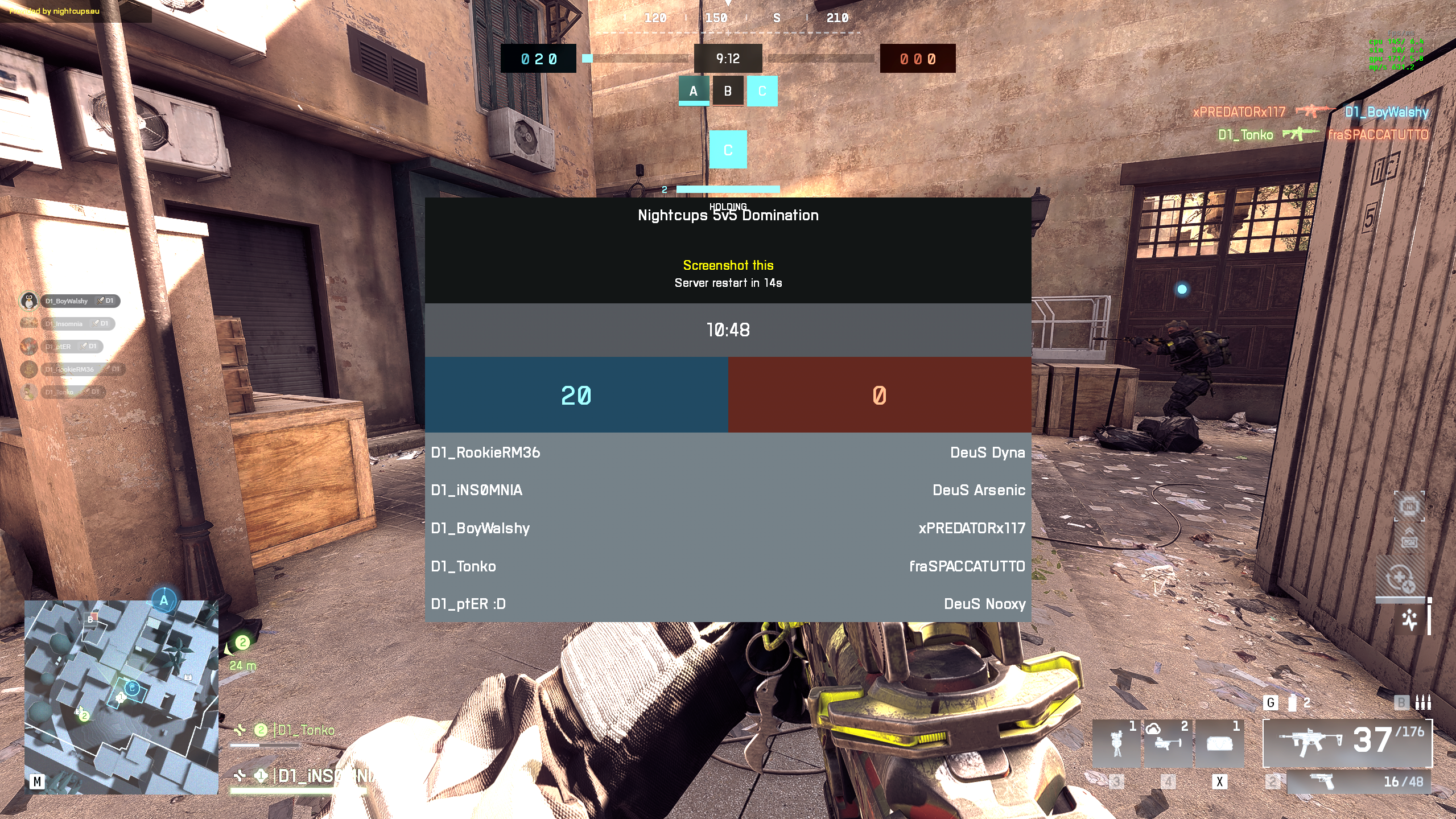This screenshot has height=819, width=1456.
Task: Select xPREDATORx117 in the results list
Action: [971, 528]
